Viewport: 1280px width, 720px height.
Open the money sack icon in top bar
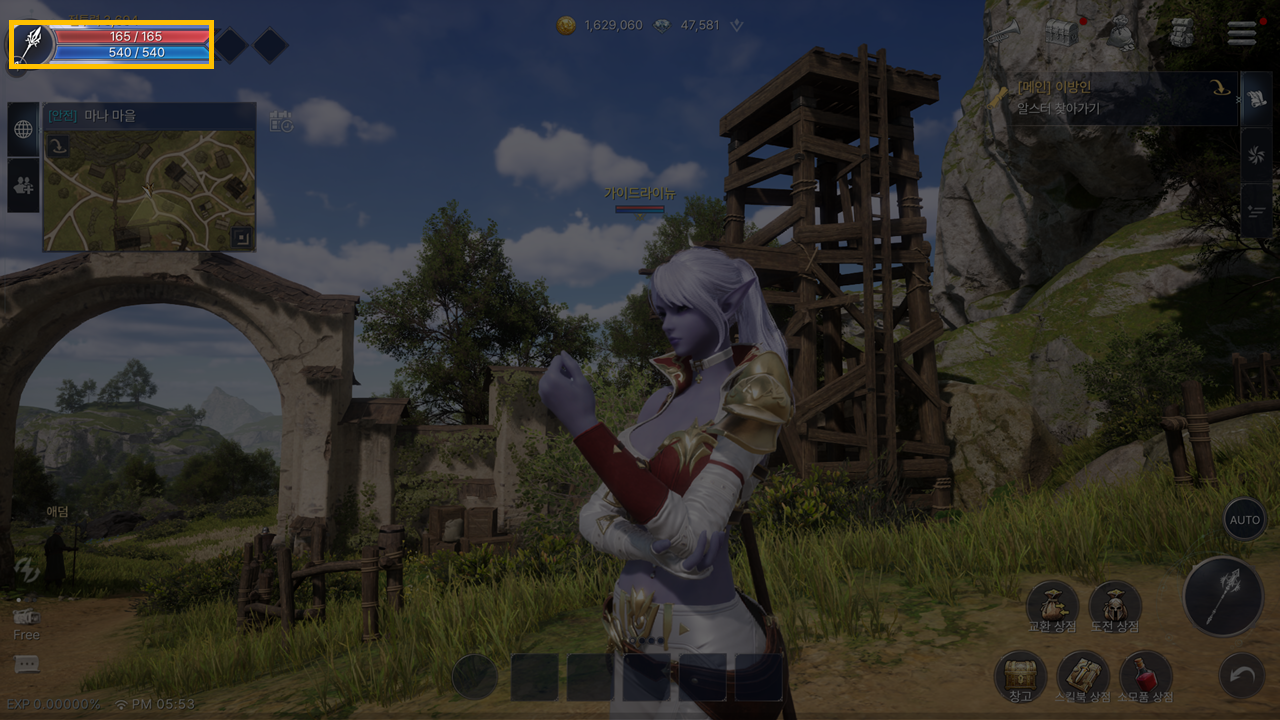coord(1121,33)
